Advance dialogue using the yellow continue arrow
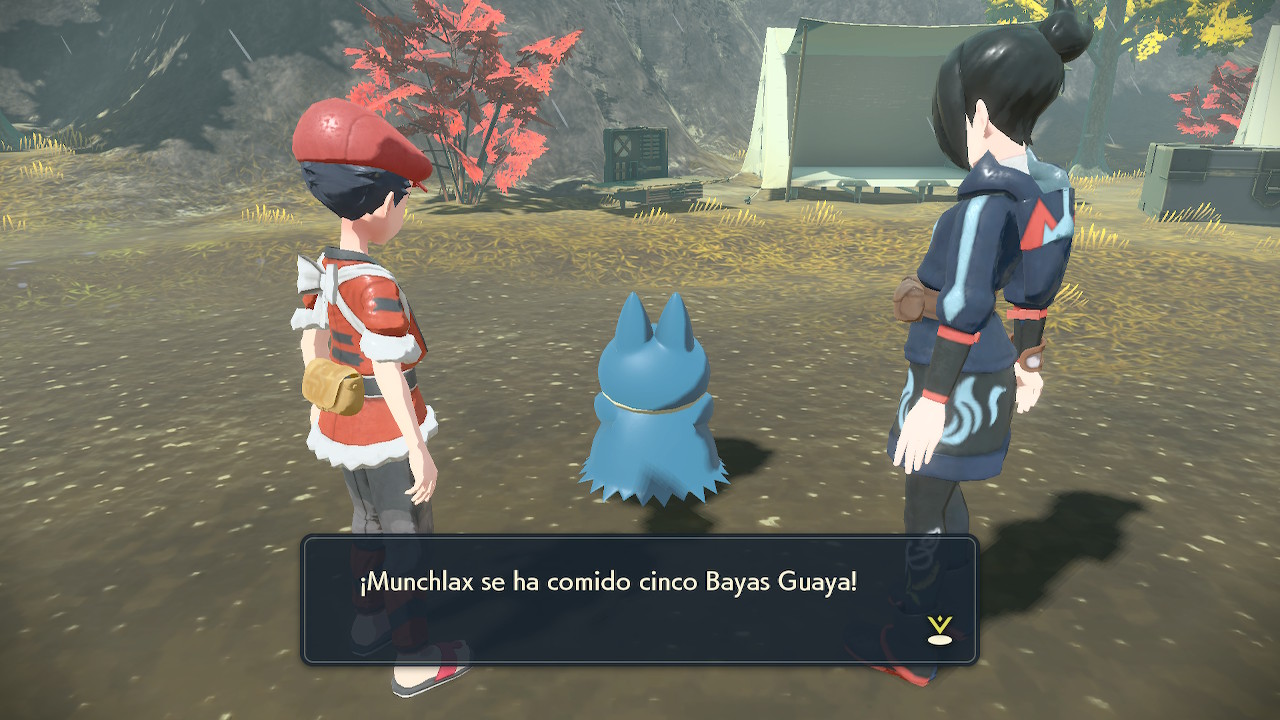1280x720 pixels. [939, 629]
